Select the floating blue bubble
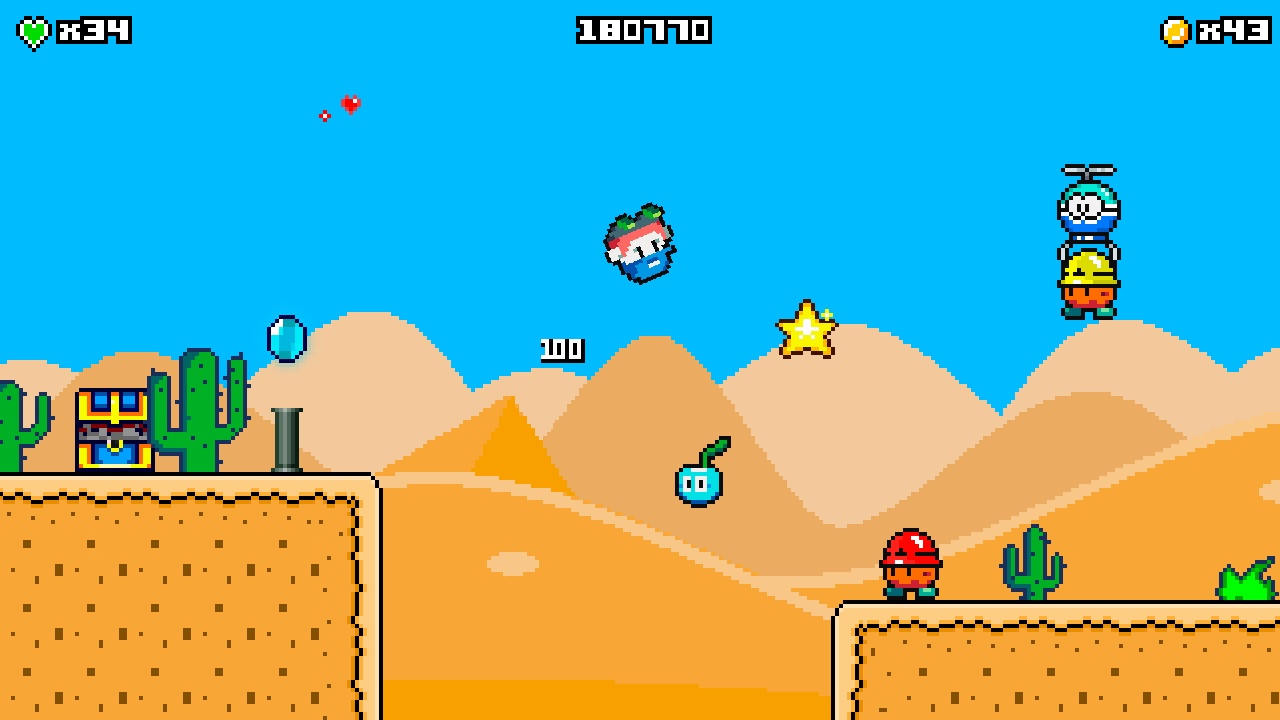 pyautogui.click(x=285, y=340)
